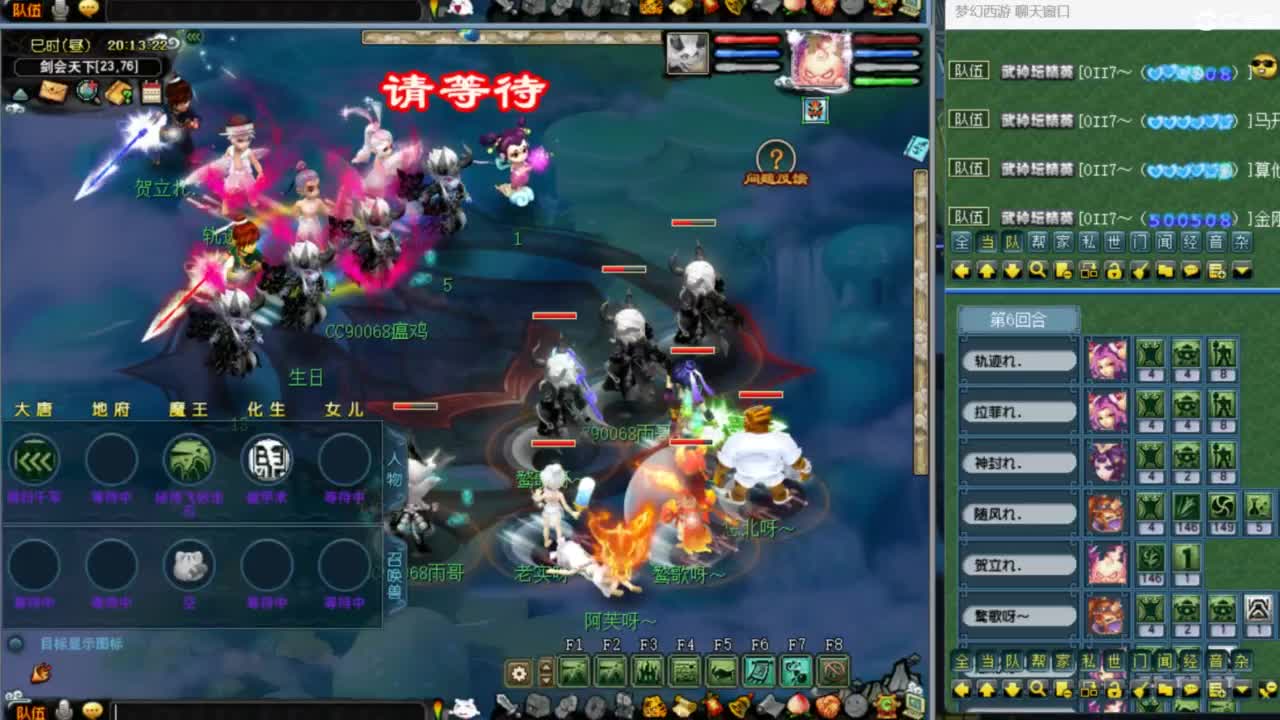The height and width of the screenshot is (720, 1280).
Task: Select the white cat transformation skill icon
Action: tap(189, 565)
